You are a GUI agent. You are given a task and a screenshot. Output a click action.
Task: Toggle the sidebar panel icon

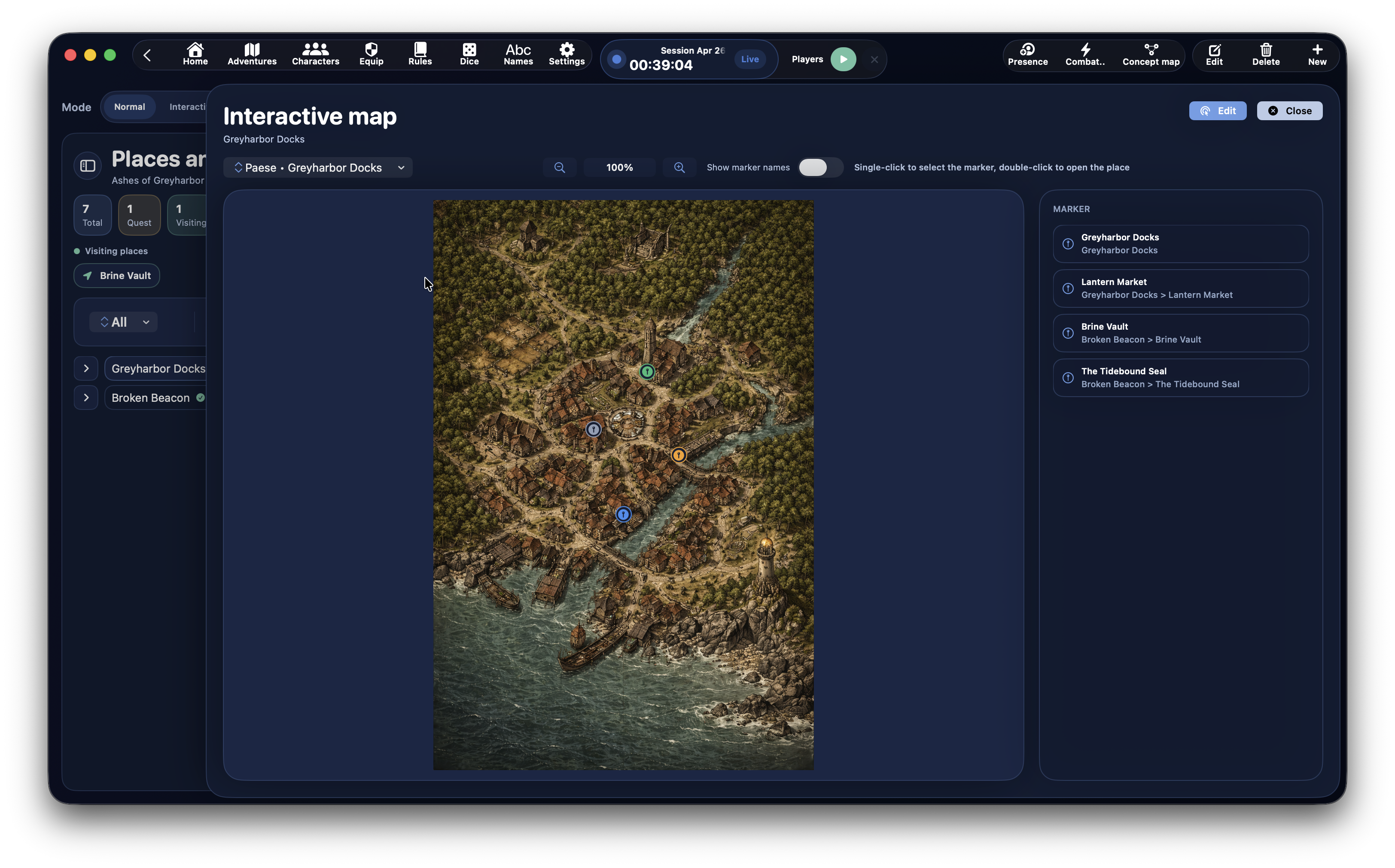tap(87, 165)
